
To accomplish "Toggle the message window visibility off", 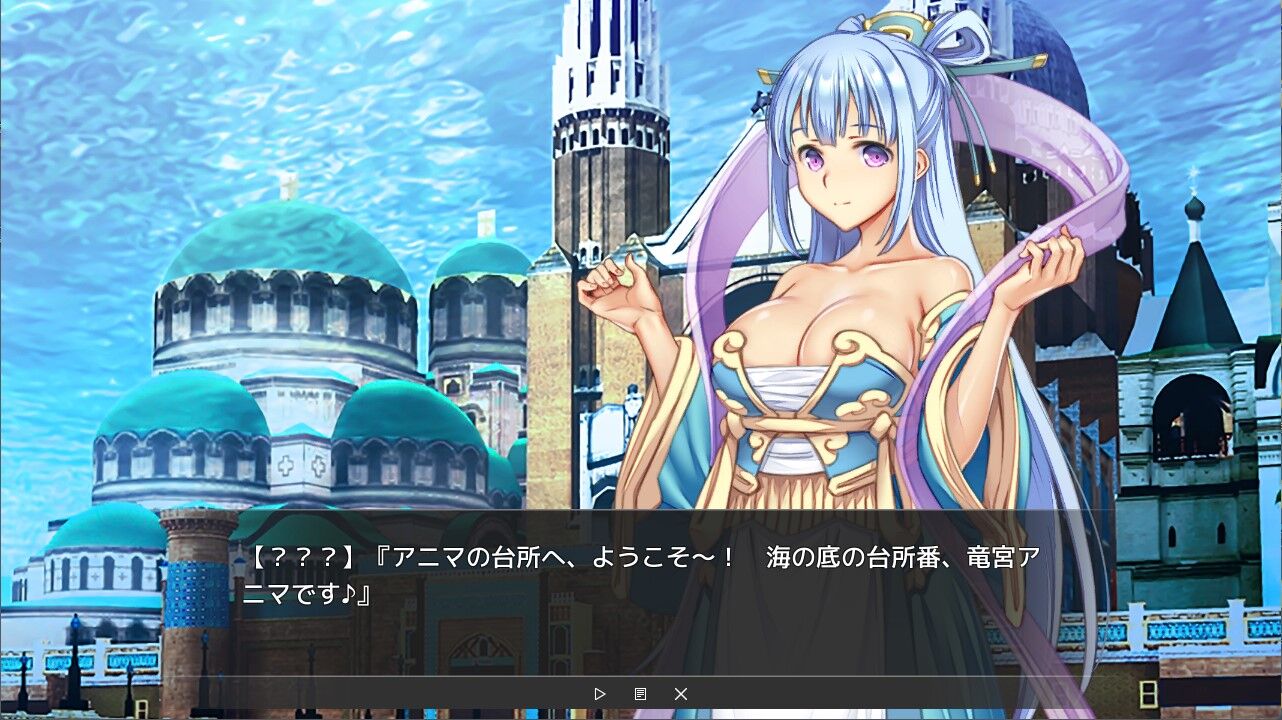I will point(681,693).
